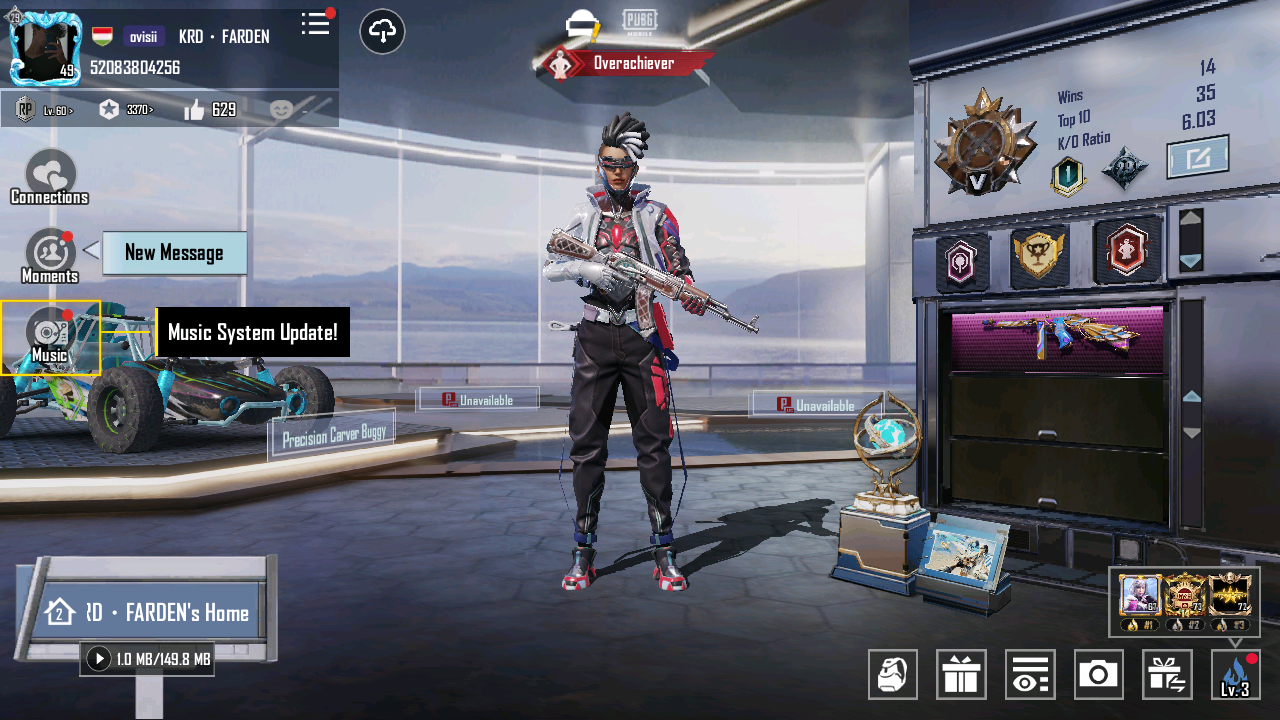The image size is (1280, 720).
Task: Open the Events panel with the eye icon
Action: (1030, 674)
